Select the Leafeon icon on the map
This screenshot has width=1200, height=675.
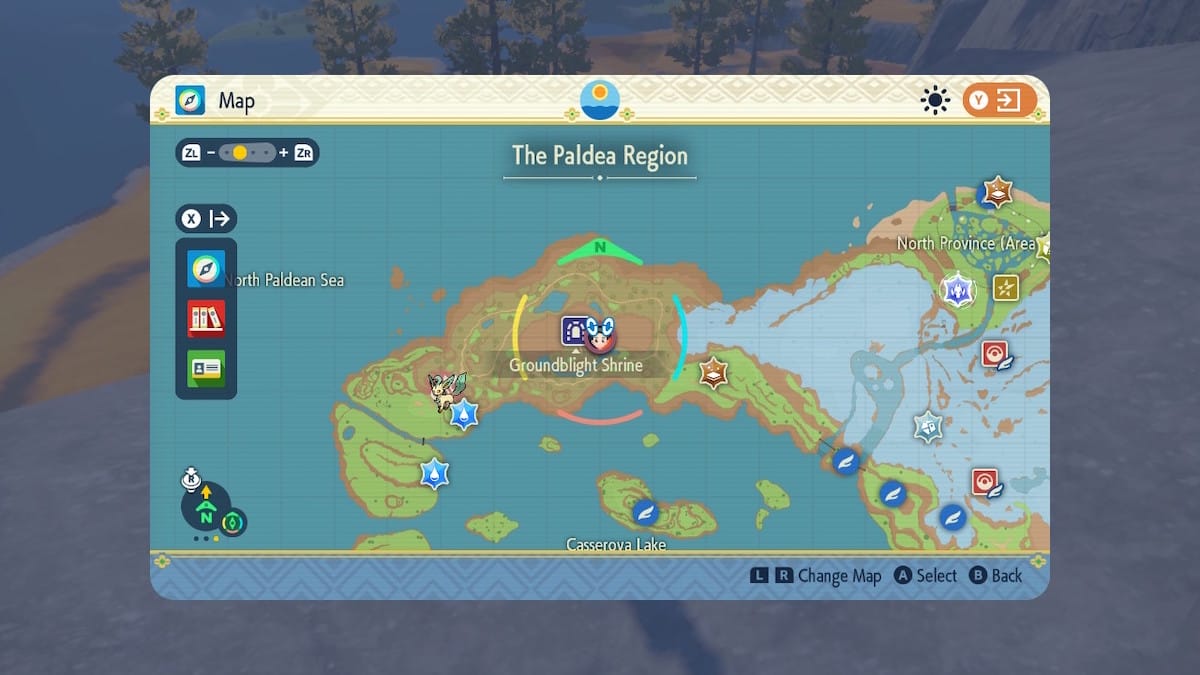click(x=444, y=391)
